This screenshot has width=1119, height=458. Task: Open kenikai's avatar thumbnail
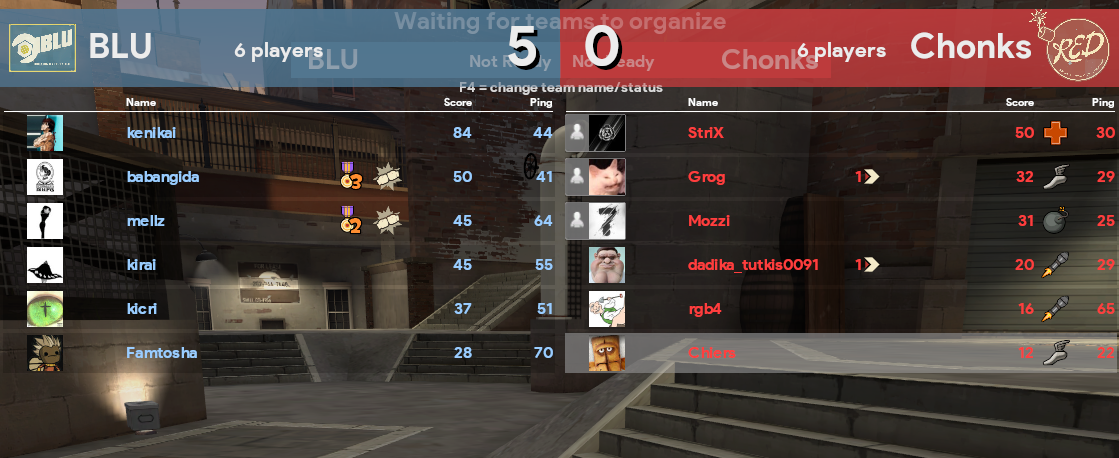click(45, 133)
